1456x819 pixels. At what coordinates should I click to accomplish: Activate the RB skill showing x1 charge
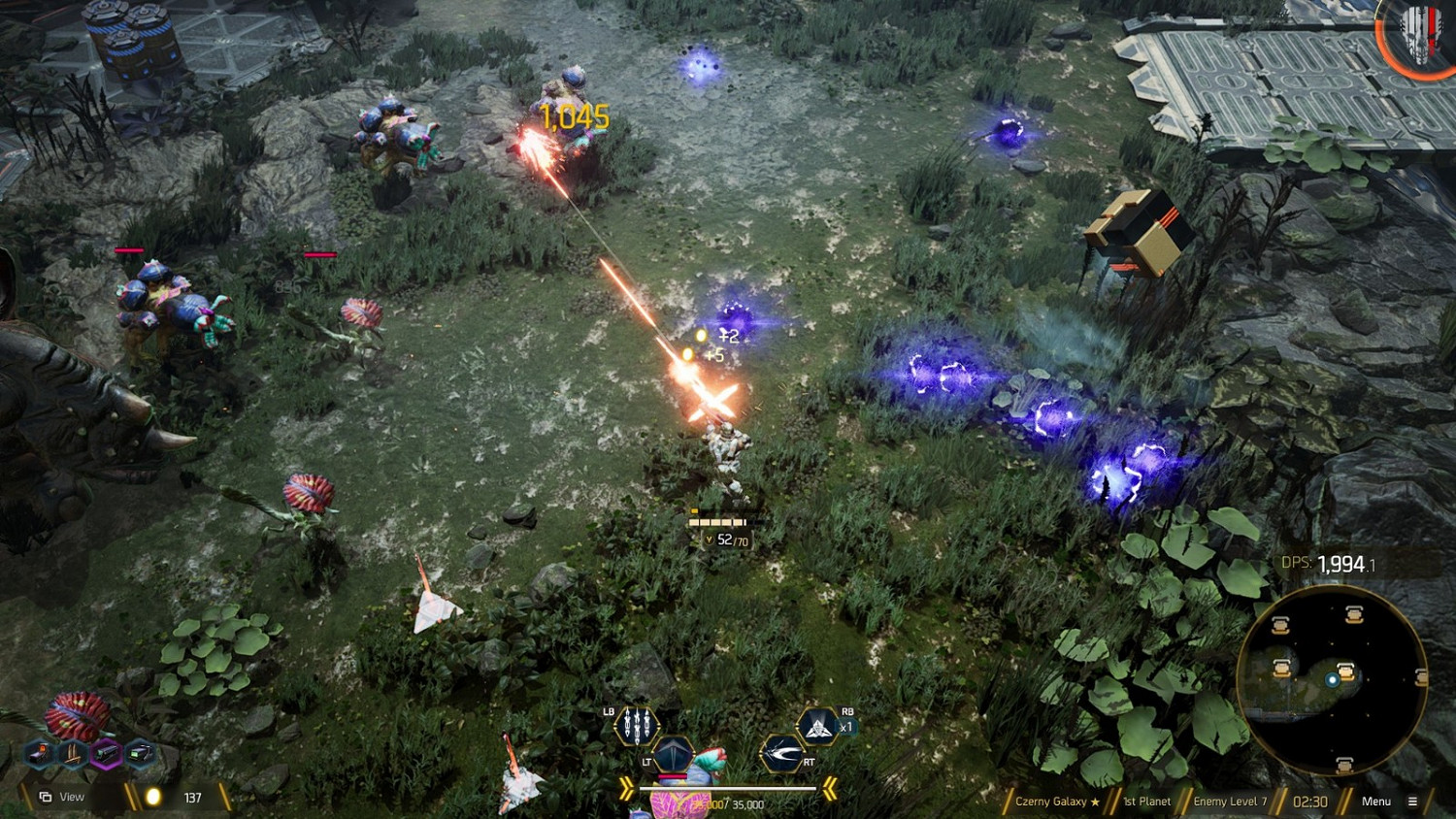tap(817, 725)
